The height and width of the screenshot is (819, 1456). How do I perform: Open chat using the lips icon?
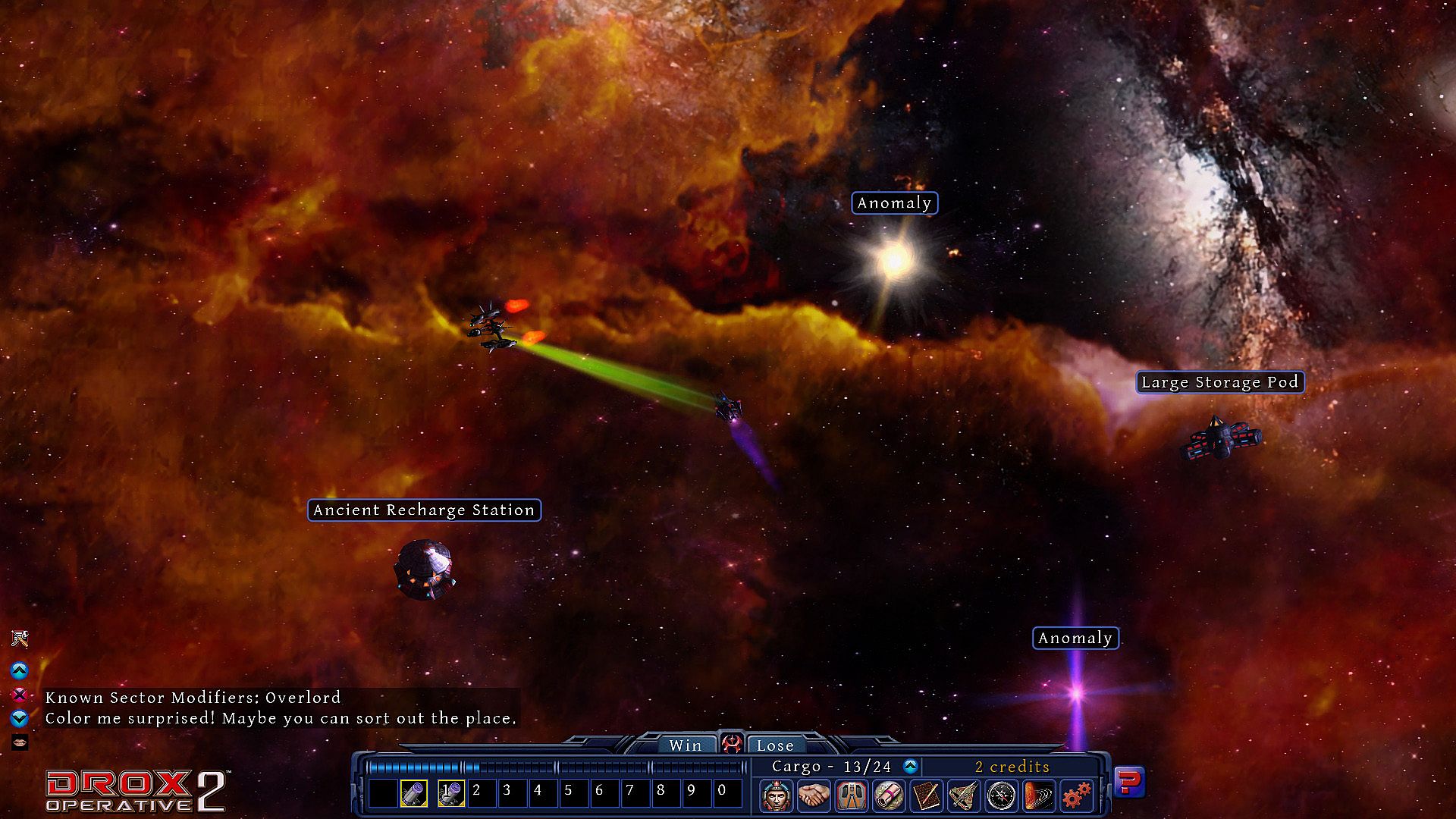pyautogui.click(x=20, y=741)
